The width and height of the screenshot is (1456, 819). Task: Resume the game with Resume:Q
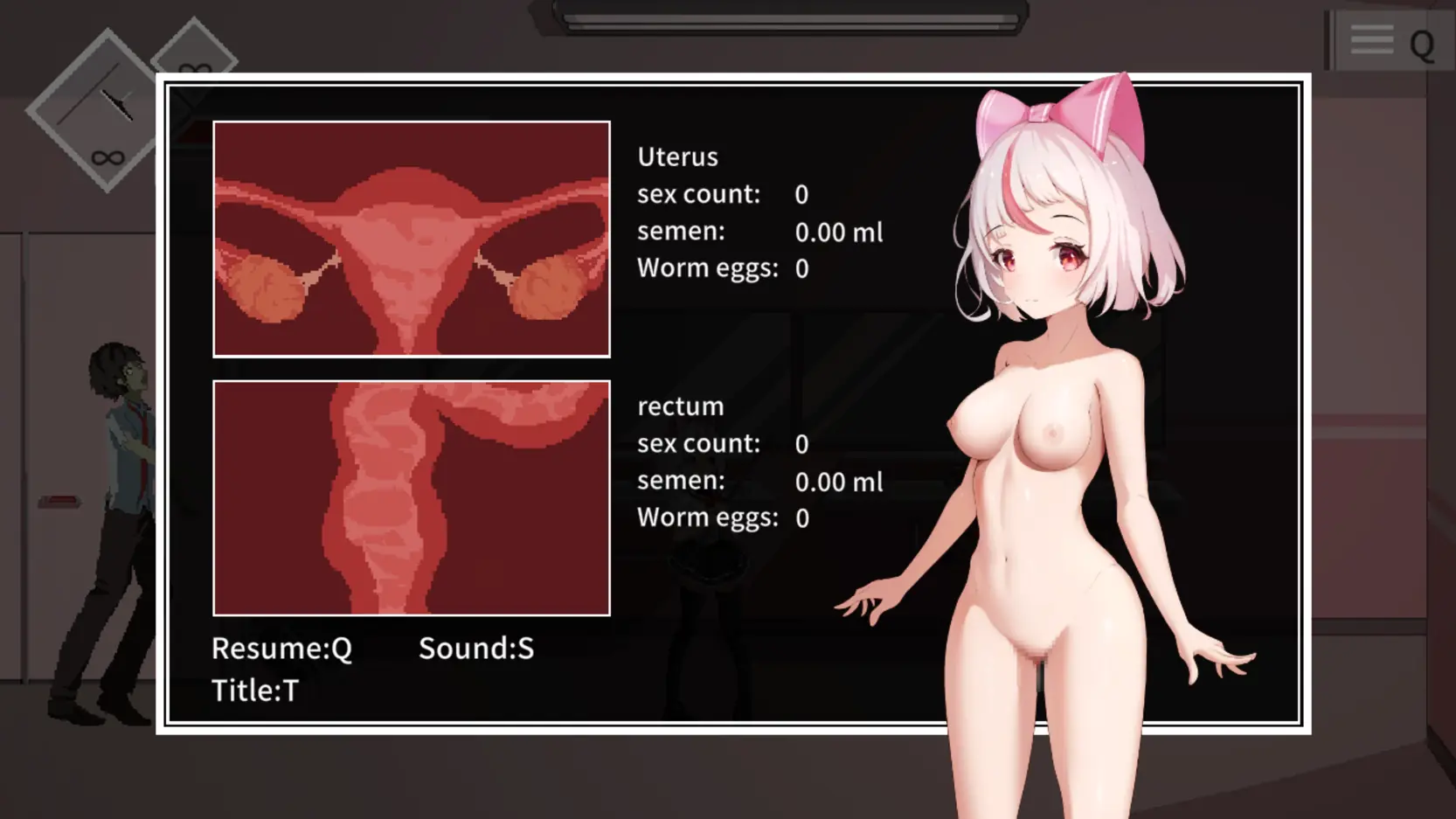click(281, 649)
